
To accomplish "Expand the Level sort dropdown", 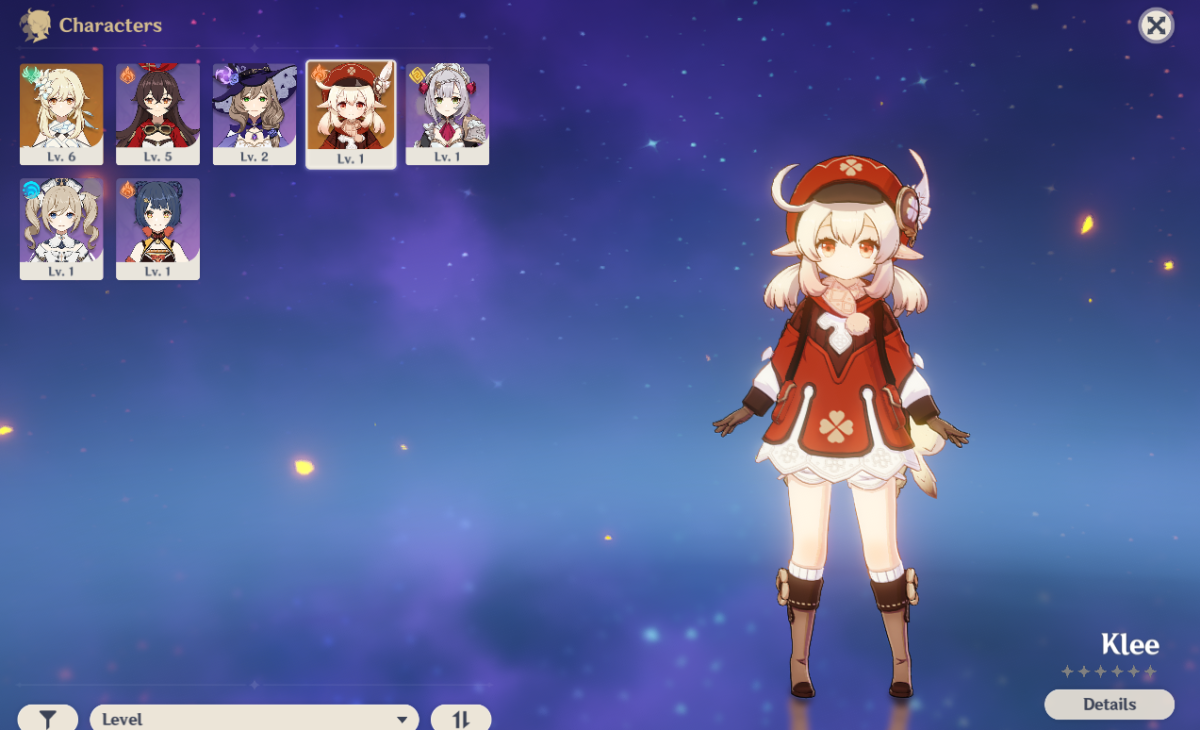I will pyautogui.click(x=255, y=718).
